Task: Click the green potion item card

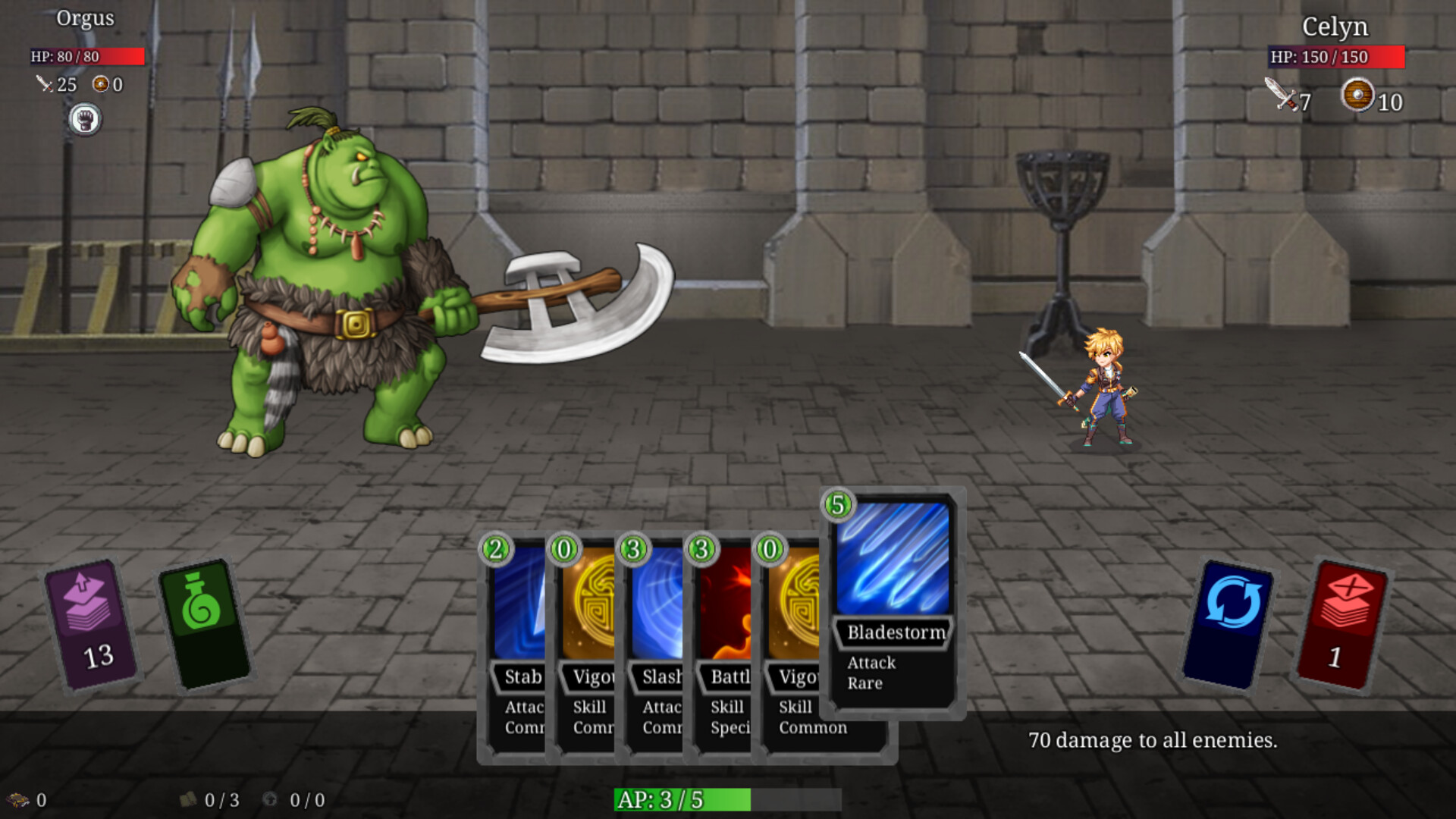Action: (x=203, y=622)
